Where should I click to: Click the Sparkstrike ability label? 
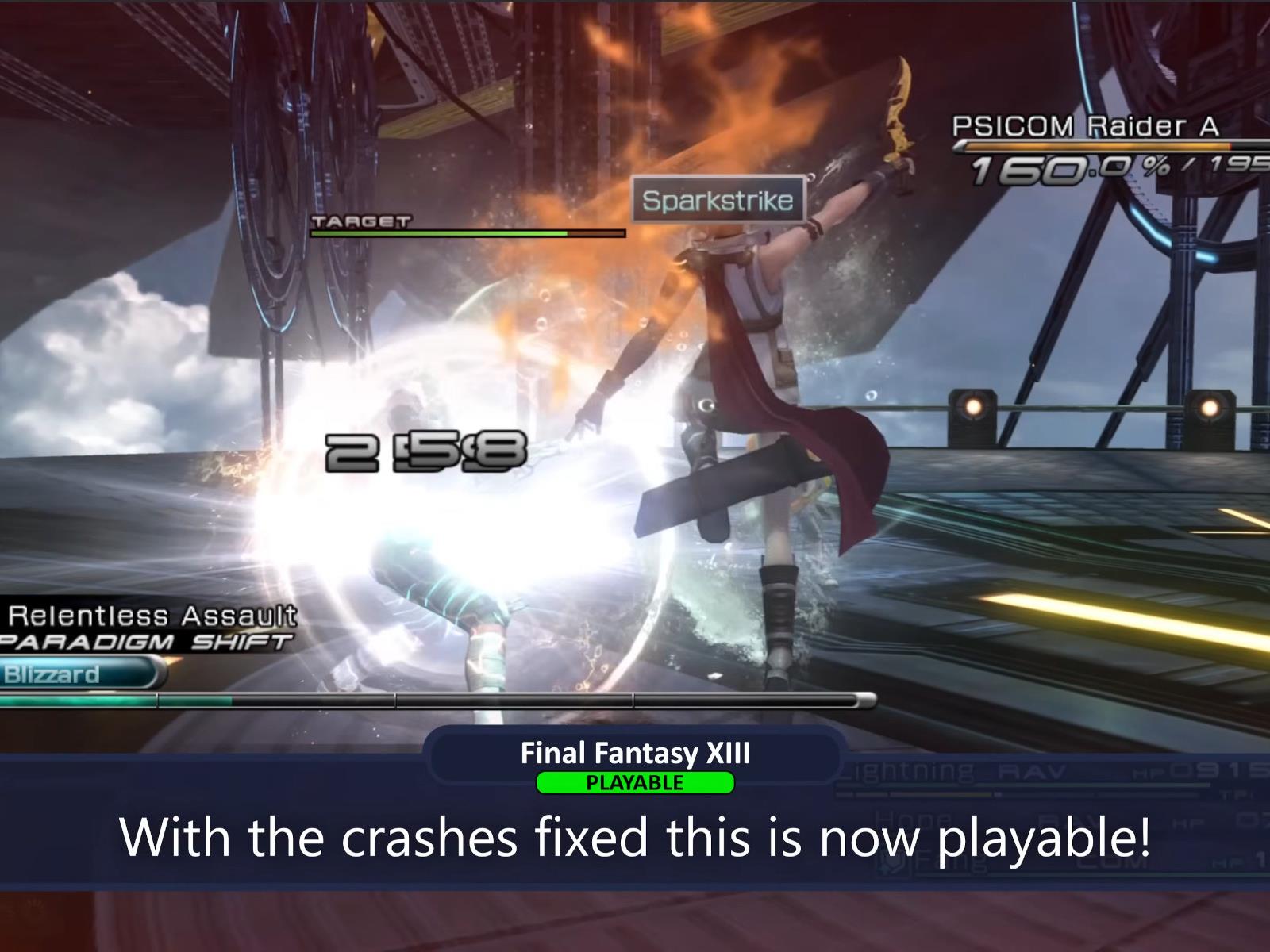point(717,201)
